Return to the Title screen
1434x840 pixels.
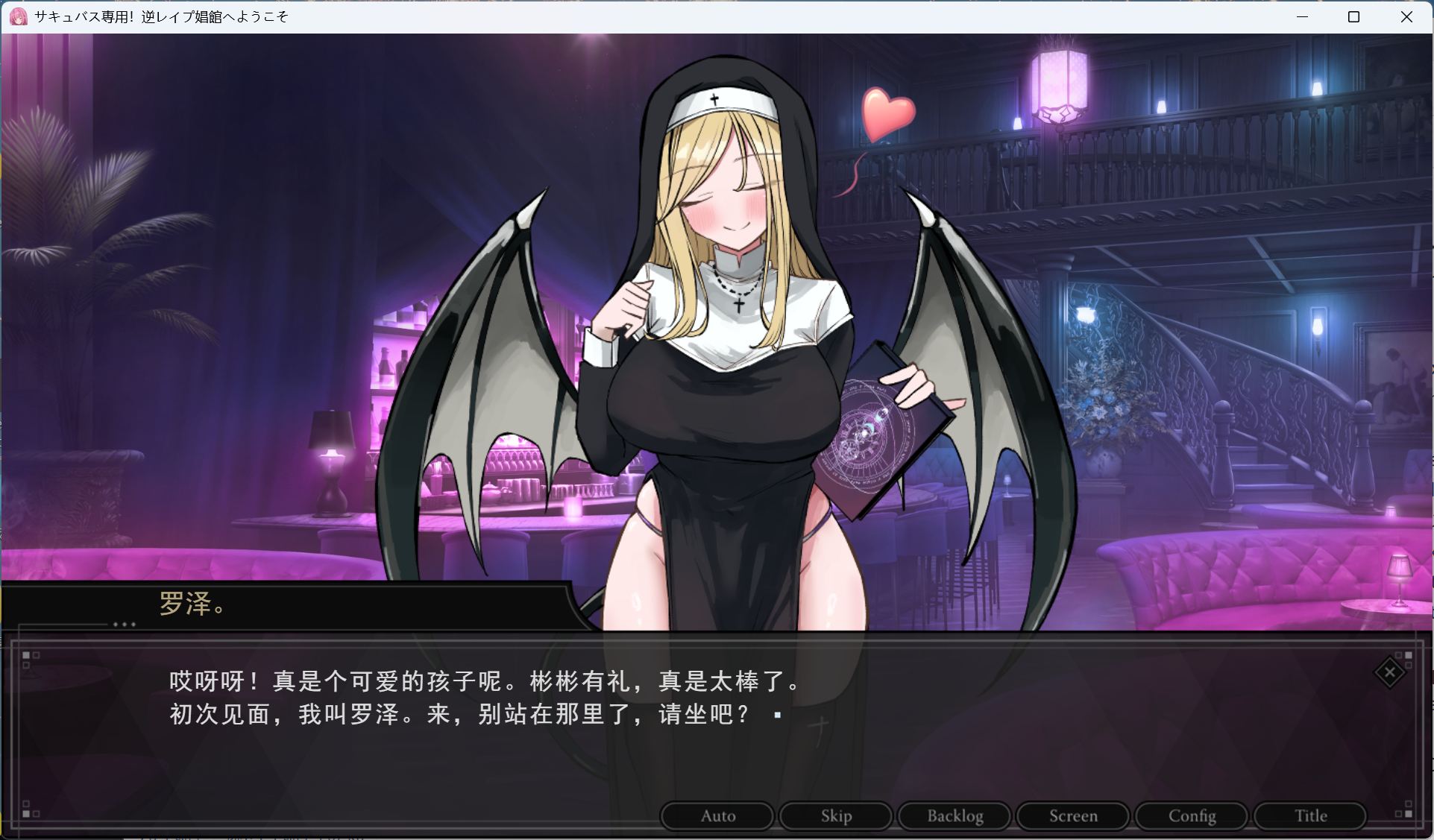coord(1309,815)
